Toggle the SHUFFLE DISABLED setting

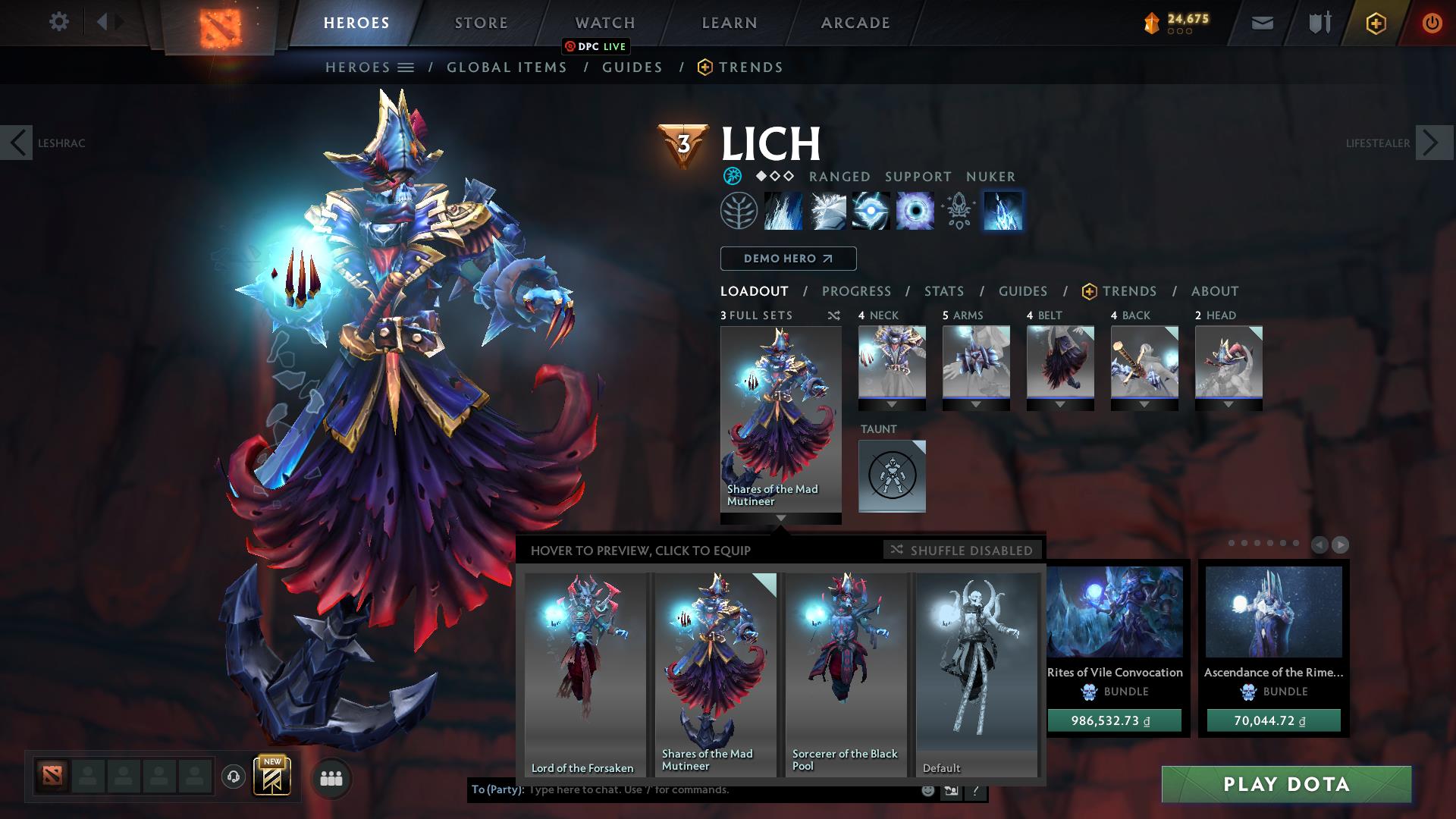[x=962, y=550]
